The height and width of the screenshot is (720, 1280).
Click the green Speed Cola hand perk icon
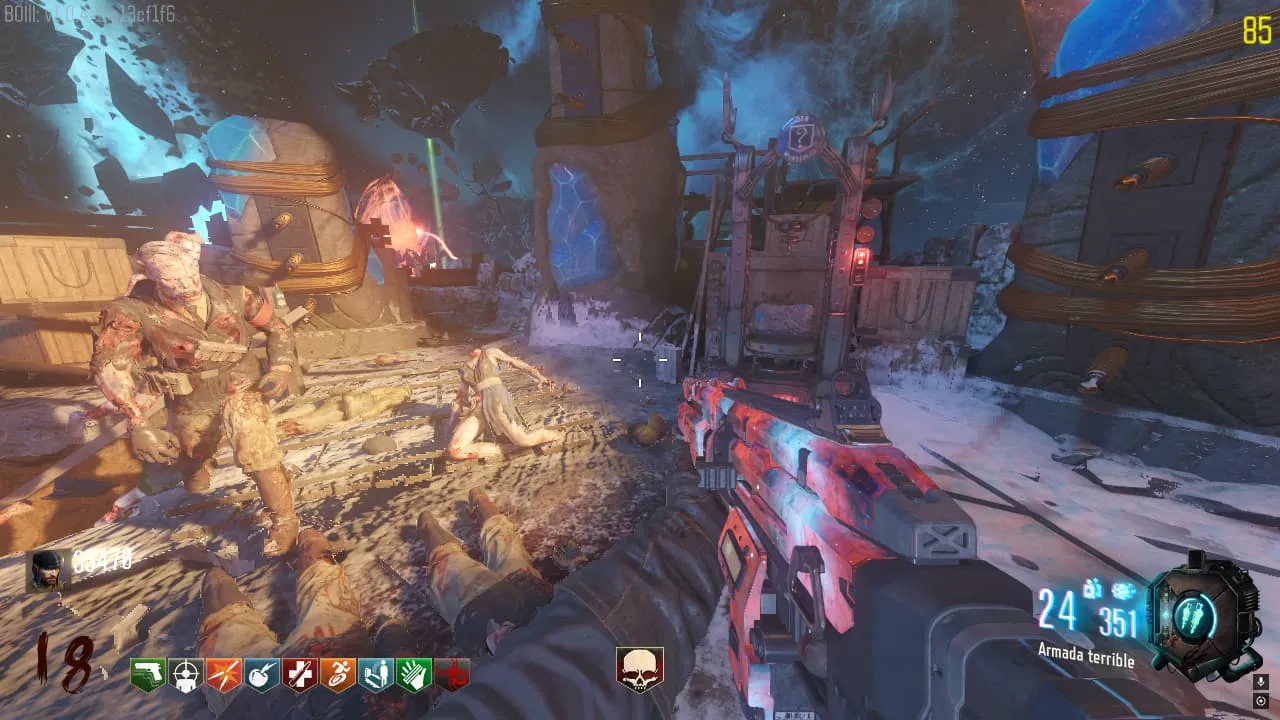pos(413,675)
